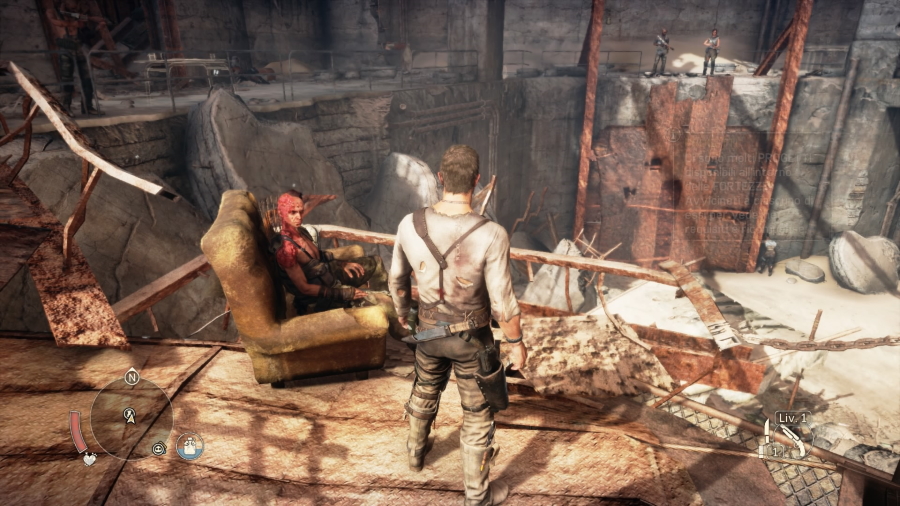Open the circular minimap

pos(131,417)
